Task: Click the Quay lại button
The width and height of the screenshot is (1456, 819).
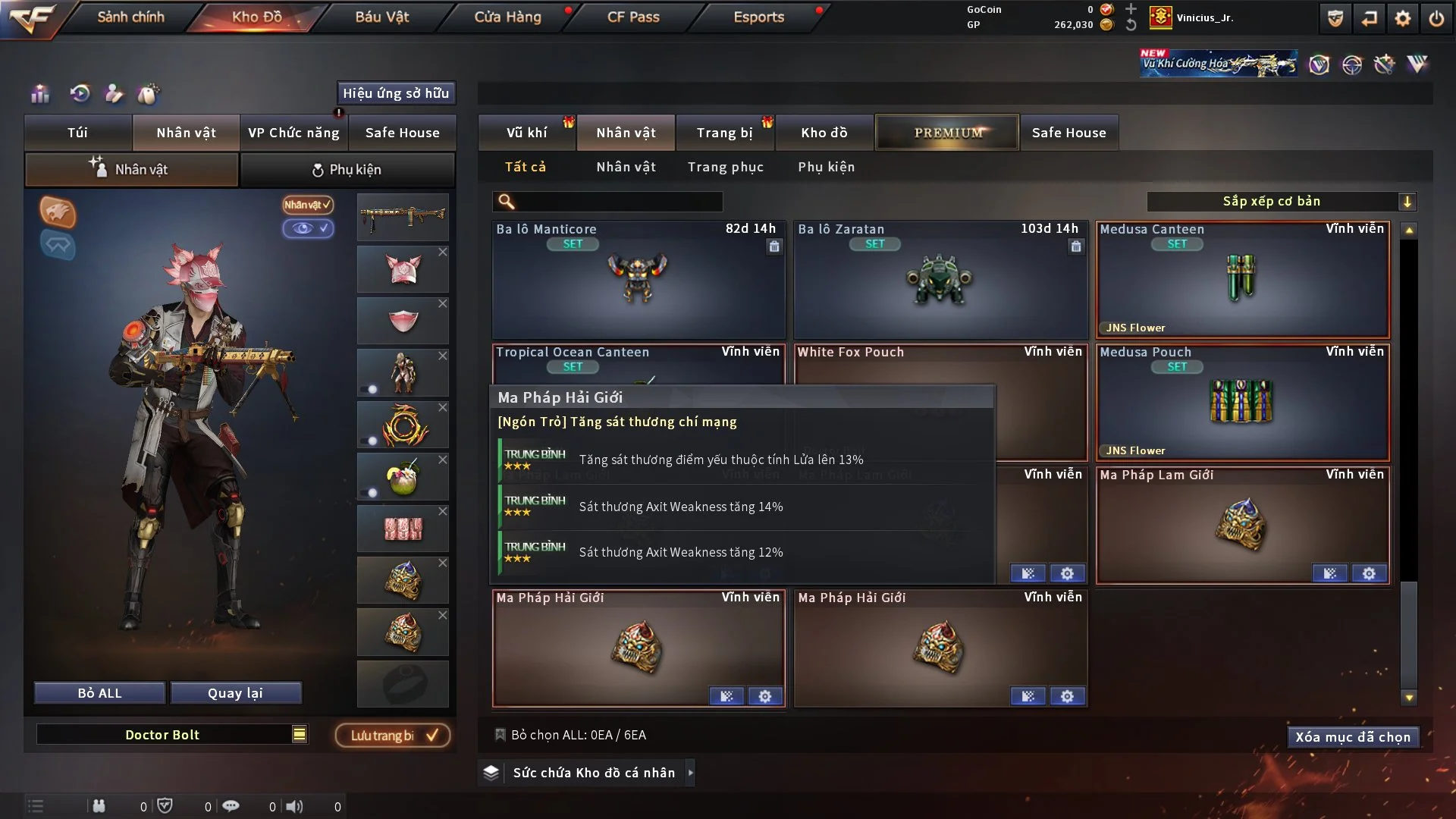Action: (235, 693)
